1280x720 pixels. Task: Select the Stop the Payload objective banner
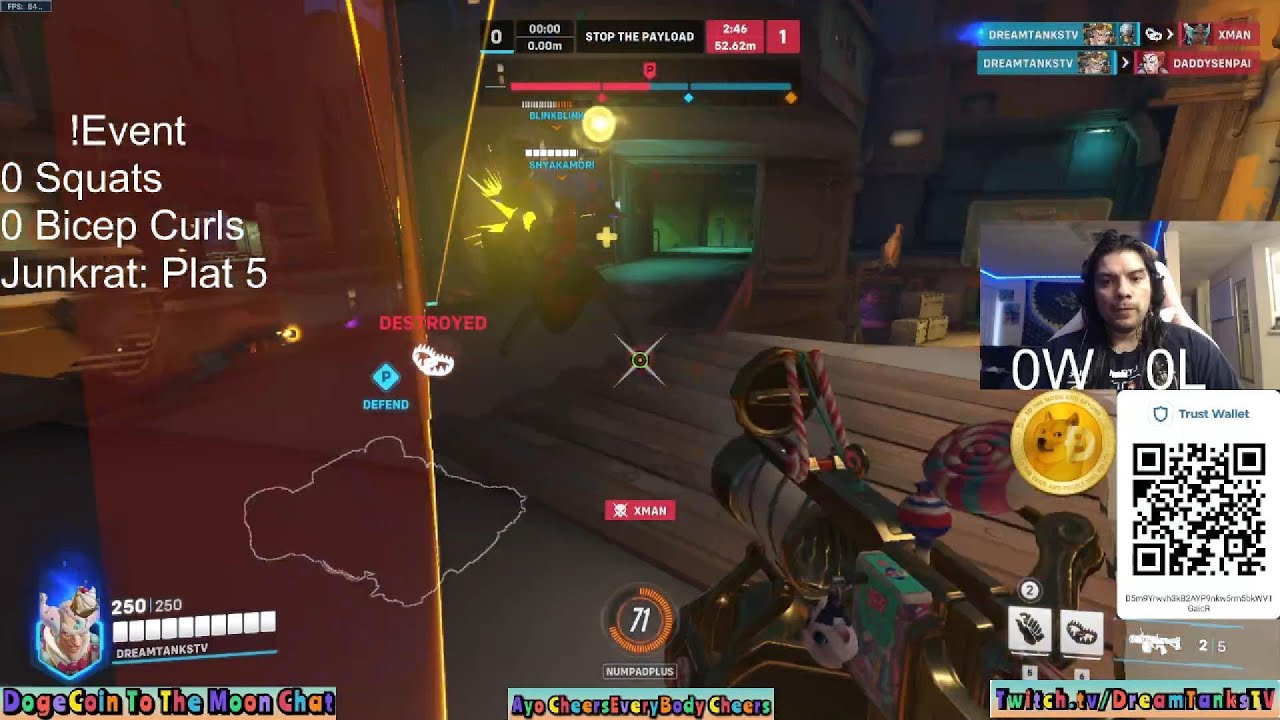(639, 37)
